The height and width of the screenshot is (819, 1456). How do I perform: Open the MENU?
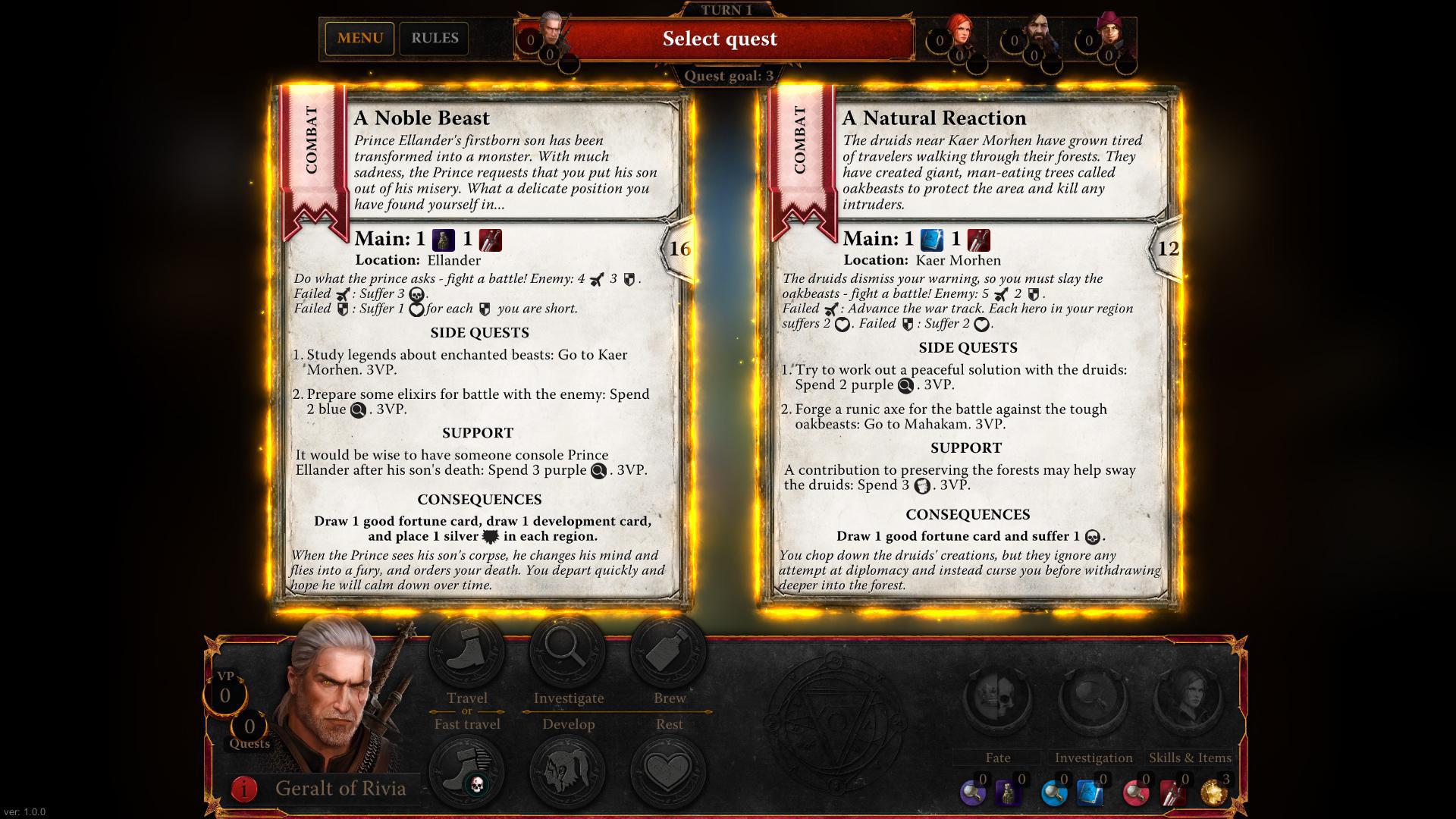pyautogui.click(x=359, y=38)
